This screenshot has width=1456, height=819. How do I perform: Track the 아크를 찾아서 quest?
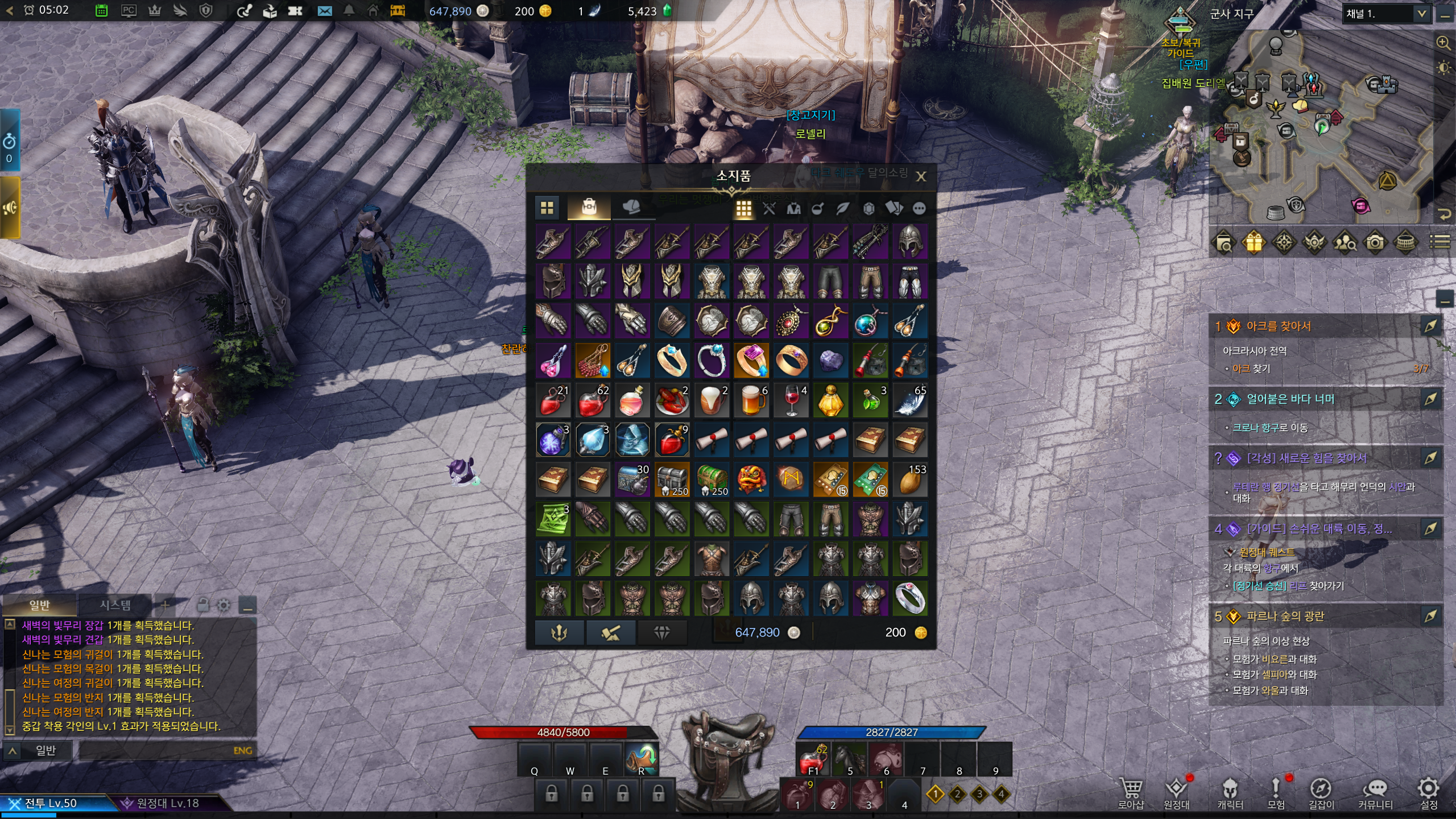pyautogui.click(x=1429, y=326)
